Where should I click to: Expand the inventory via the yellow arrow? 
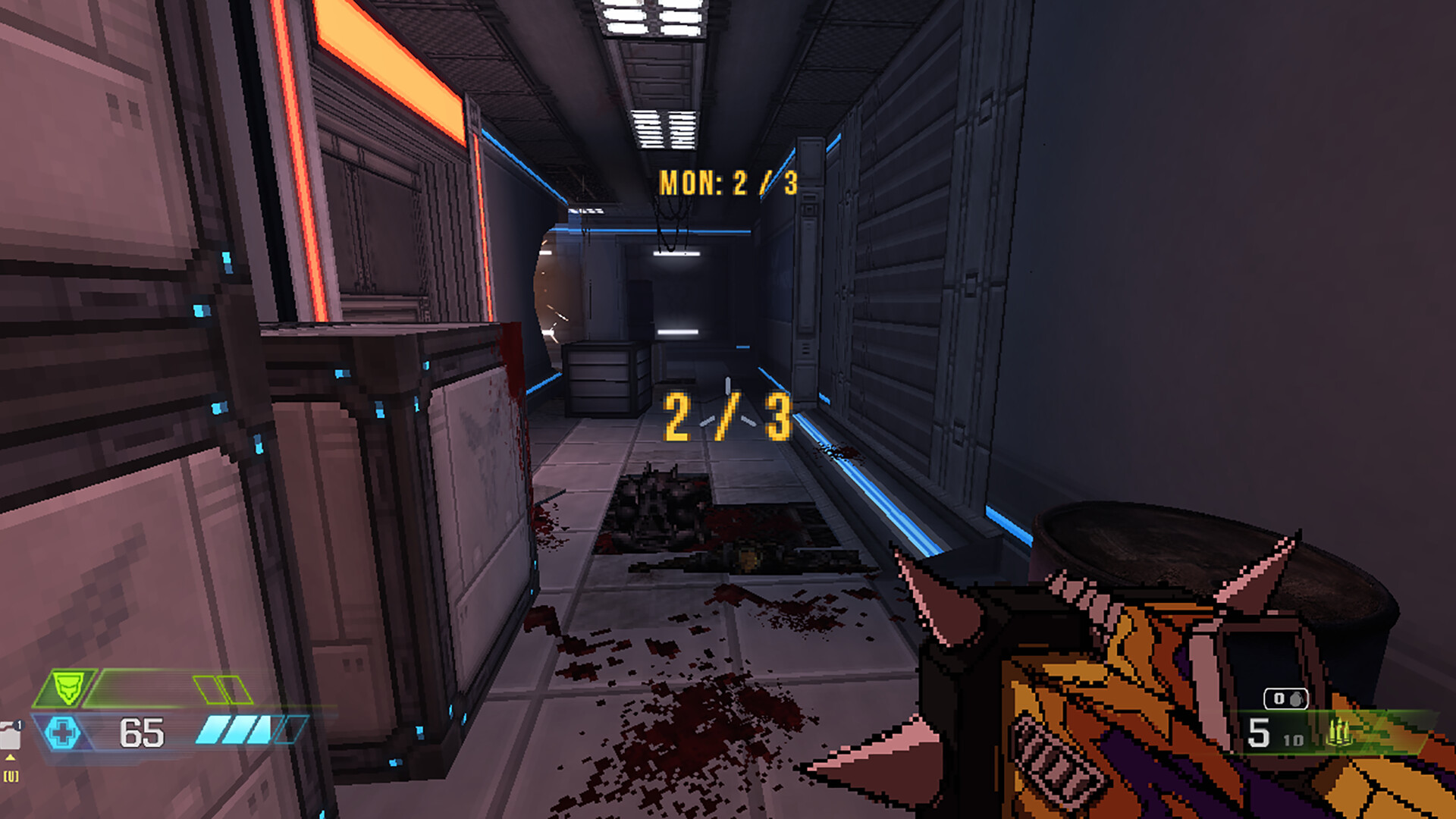click(x=10, y=758)
